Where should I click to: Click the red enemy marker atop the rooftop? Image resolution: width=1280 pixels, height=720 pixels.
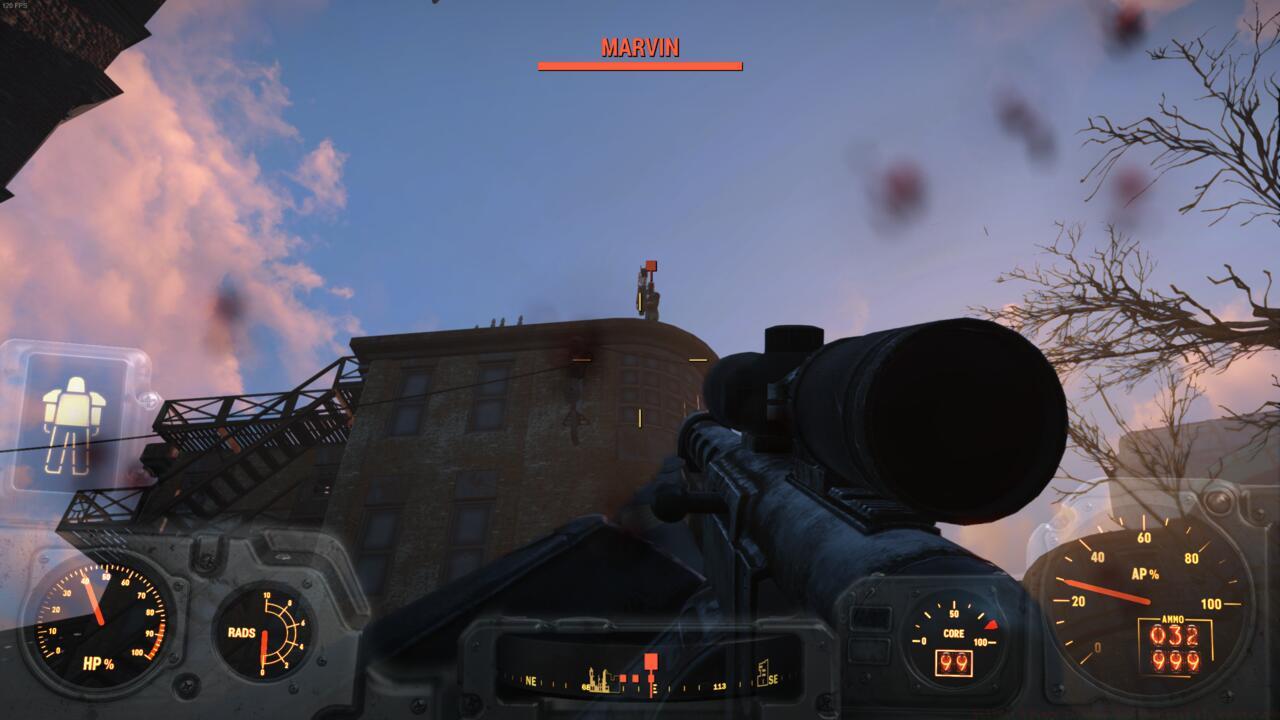click(x=649, y=263)
